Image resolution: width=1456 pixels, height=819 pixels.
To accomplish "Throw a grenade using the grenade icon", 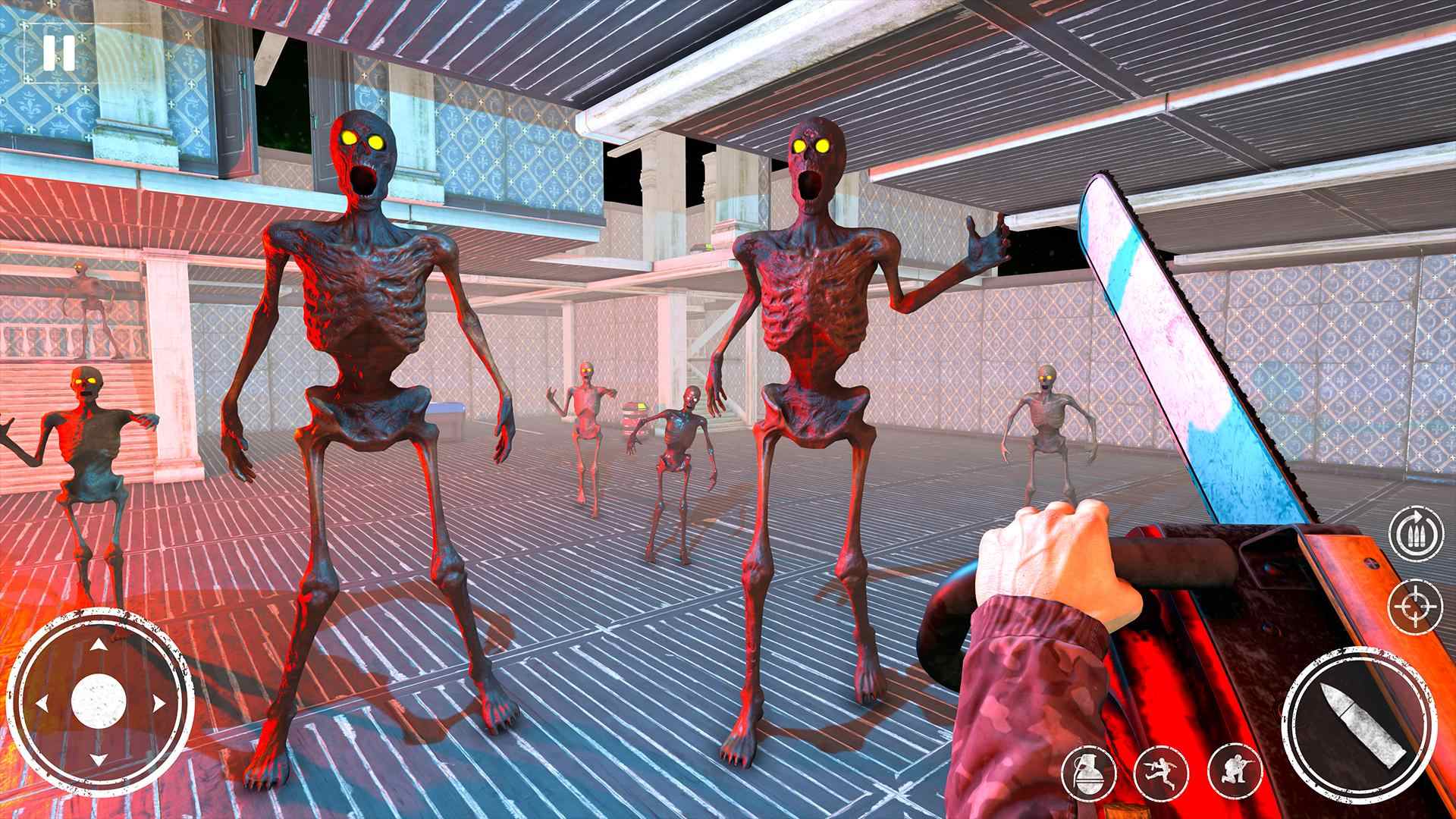I will point(1090,772).
